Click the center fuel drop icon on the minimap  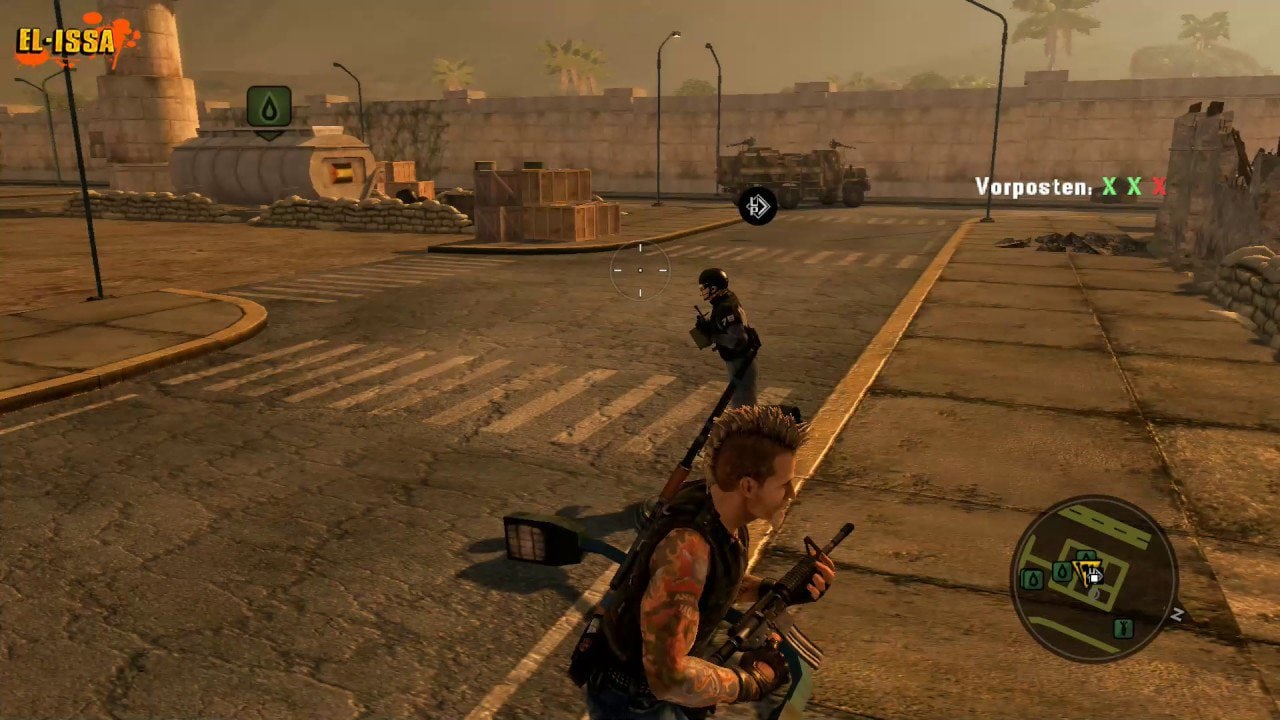[1061, 571]
